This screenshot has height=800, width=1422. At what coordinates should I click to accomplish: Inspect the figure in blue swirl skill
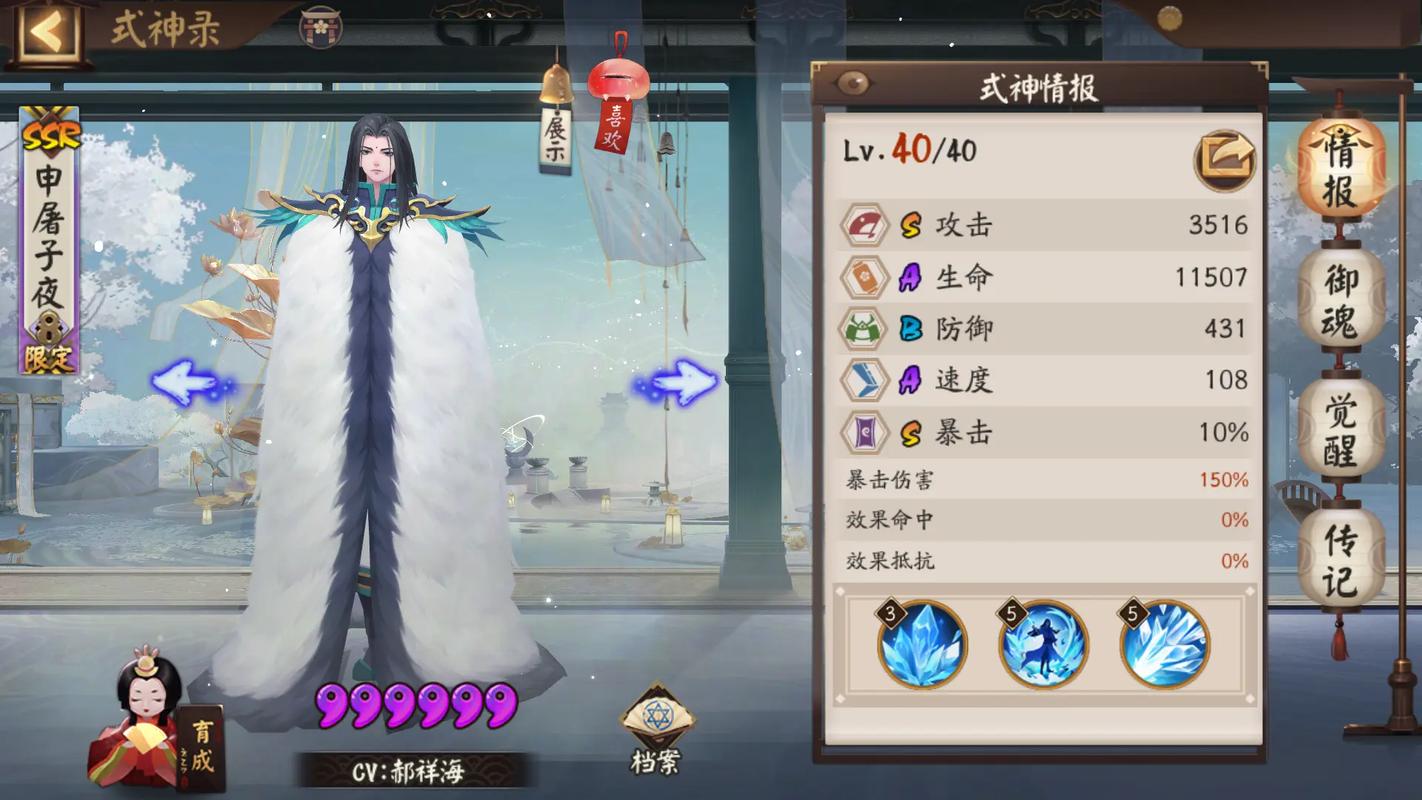[x=1043, y=645]
